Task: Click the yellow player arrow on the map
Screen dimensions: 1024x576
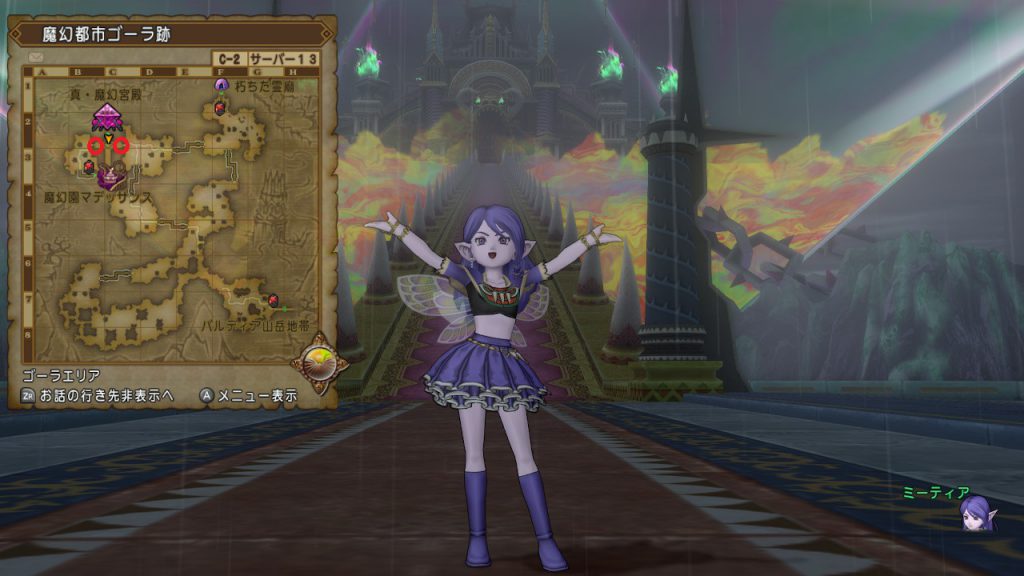Action: [108, 137]
